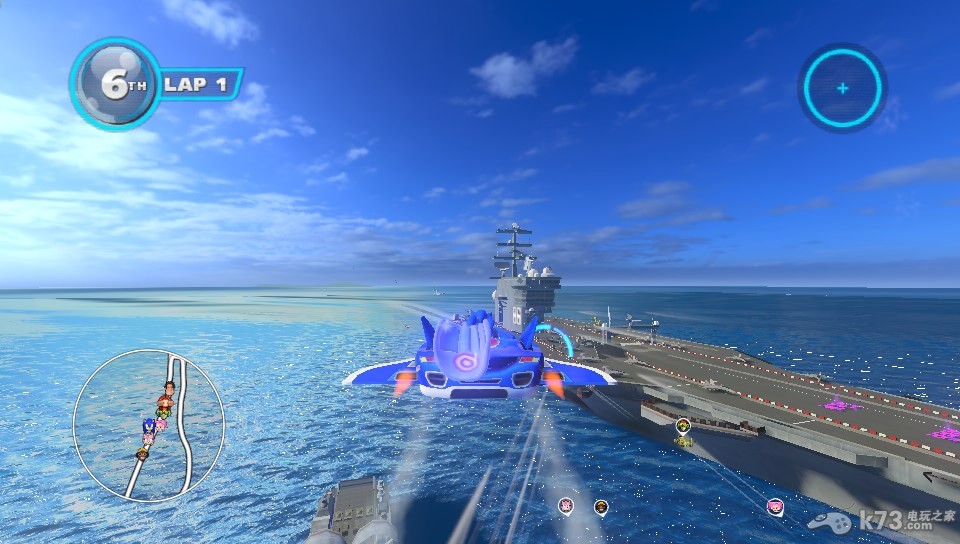Select the empty item slot ring
Image resolution: width=960 pixels, height=544 pixels.
tap(842, 88)
